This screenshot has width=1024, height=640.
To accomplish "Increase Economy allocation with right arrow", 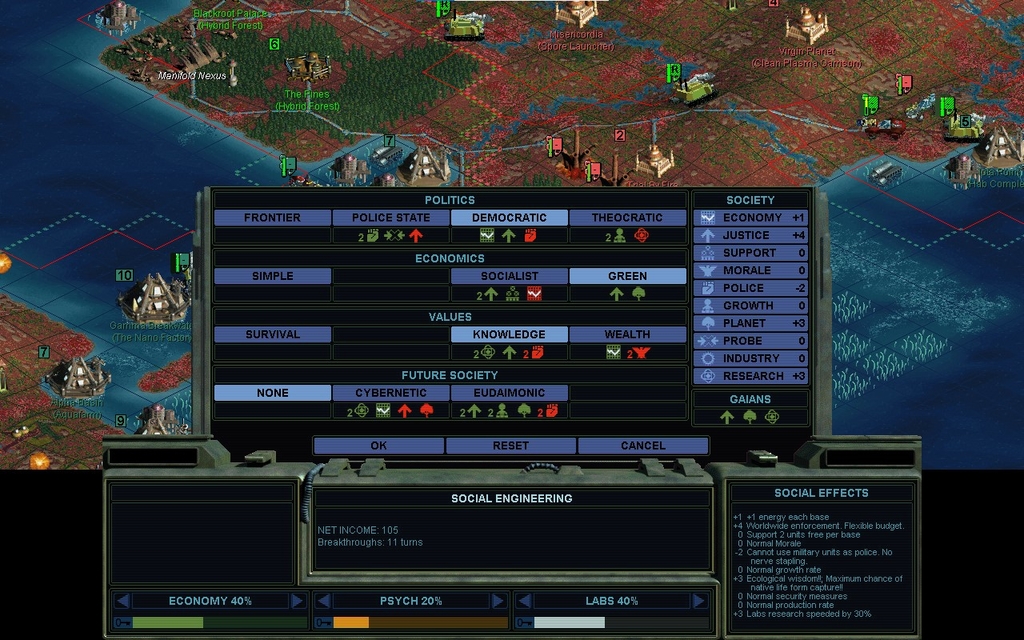I will coord(297,601).
